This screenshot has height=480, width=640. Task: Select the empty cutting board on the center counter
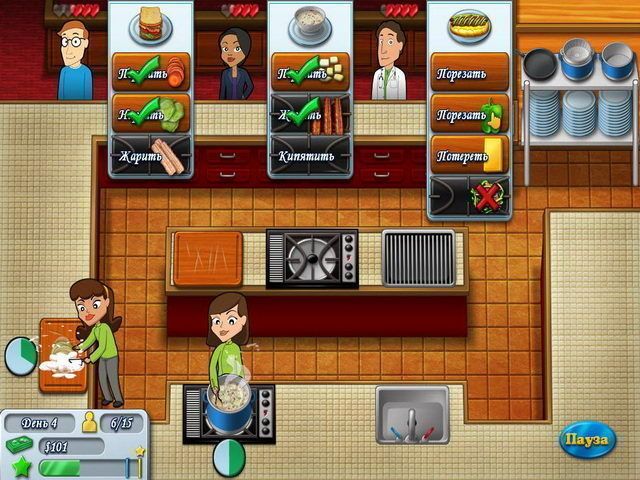click(x=208, y=258)
